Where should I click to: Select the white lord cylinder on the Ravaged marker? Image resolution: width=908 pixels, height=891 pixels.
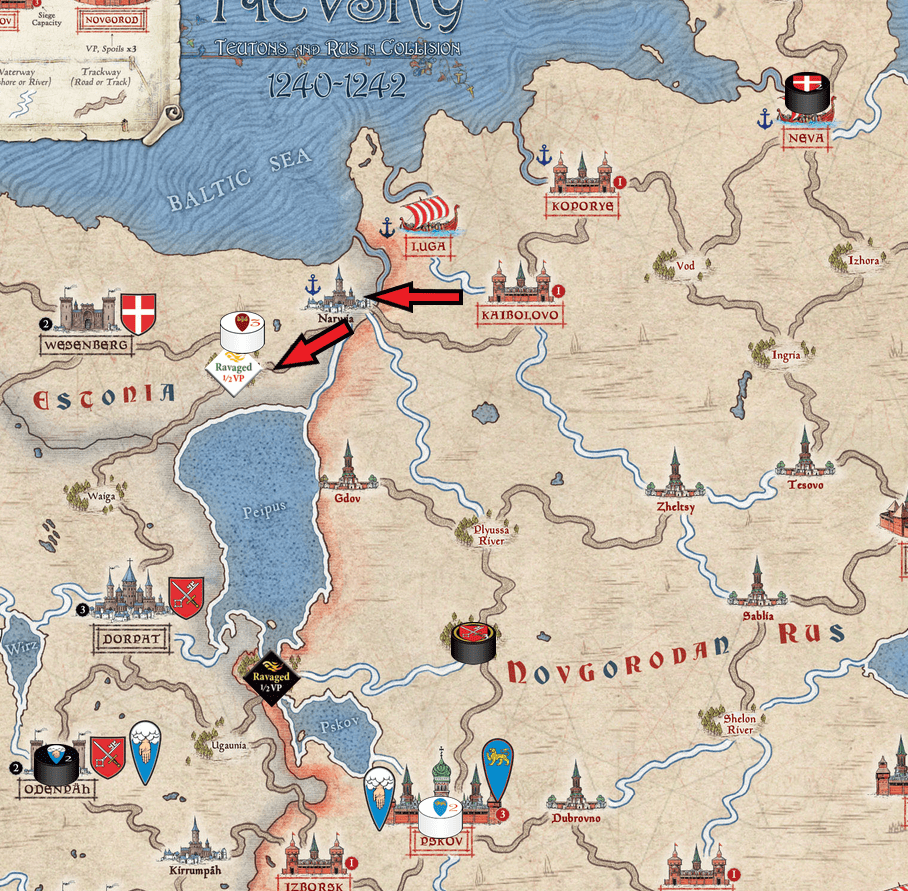pyautogui.click(x=241, y=333)
